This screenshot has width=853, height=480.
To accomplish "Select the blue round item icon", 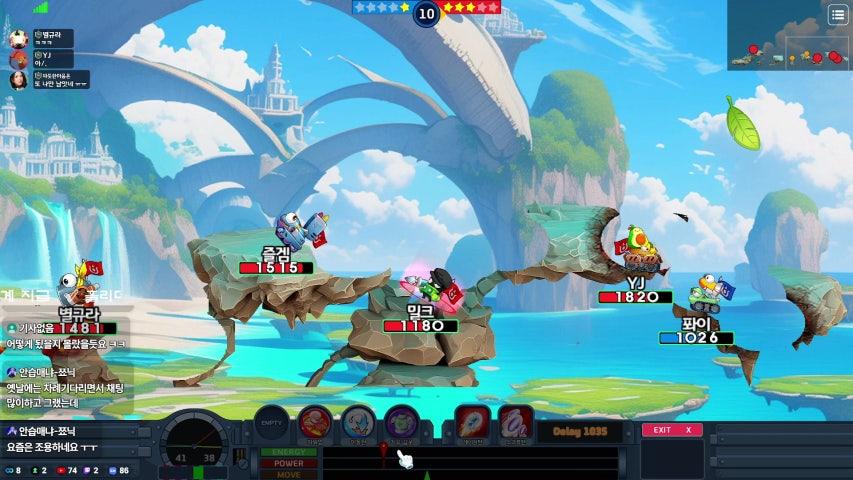I will pyautogui.click(x=358, y=422).
